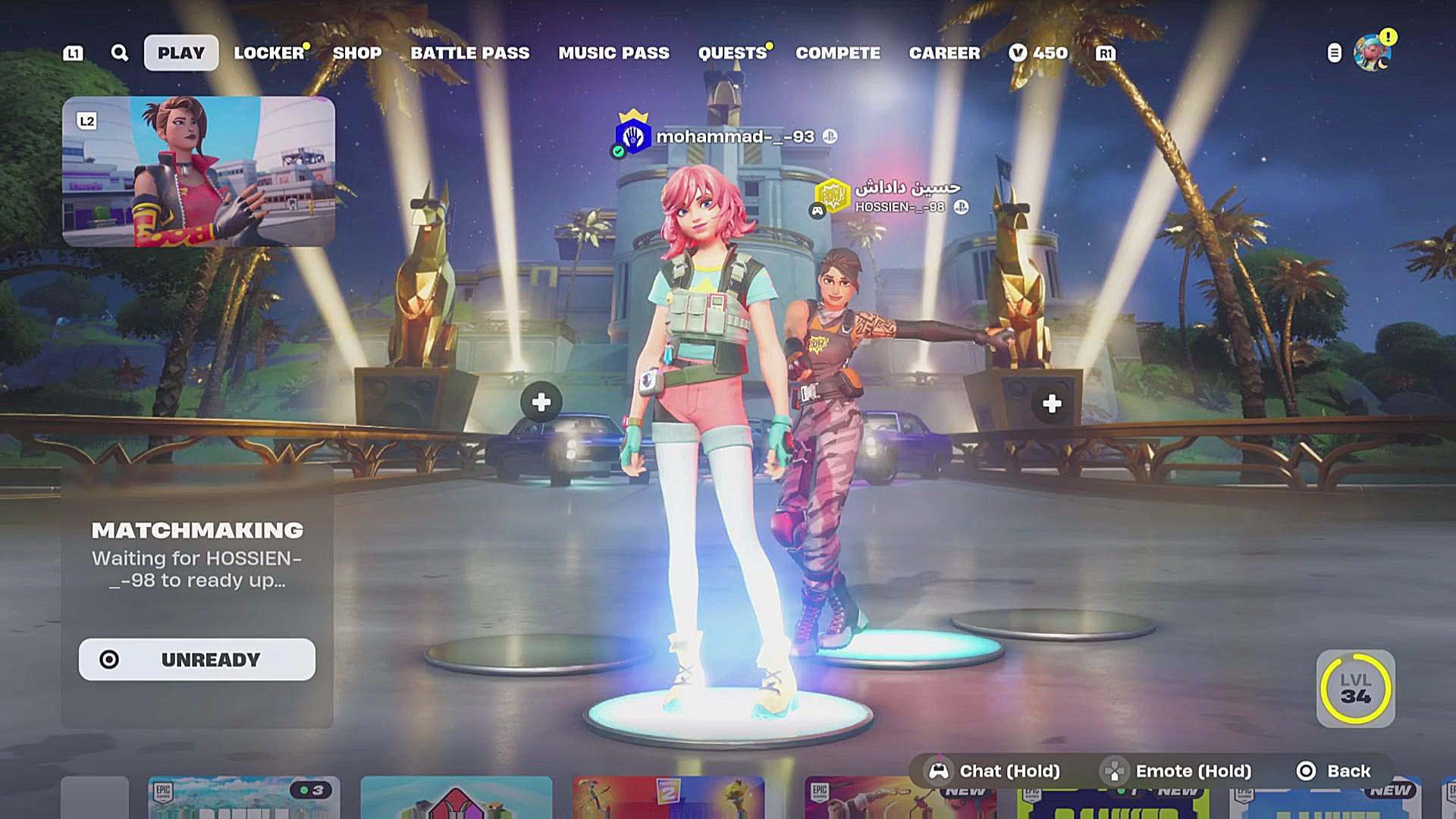Open the V-Bucks 450 balance
Viewport: 1456px width, 819px height.
[1039, 53]
